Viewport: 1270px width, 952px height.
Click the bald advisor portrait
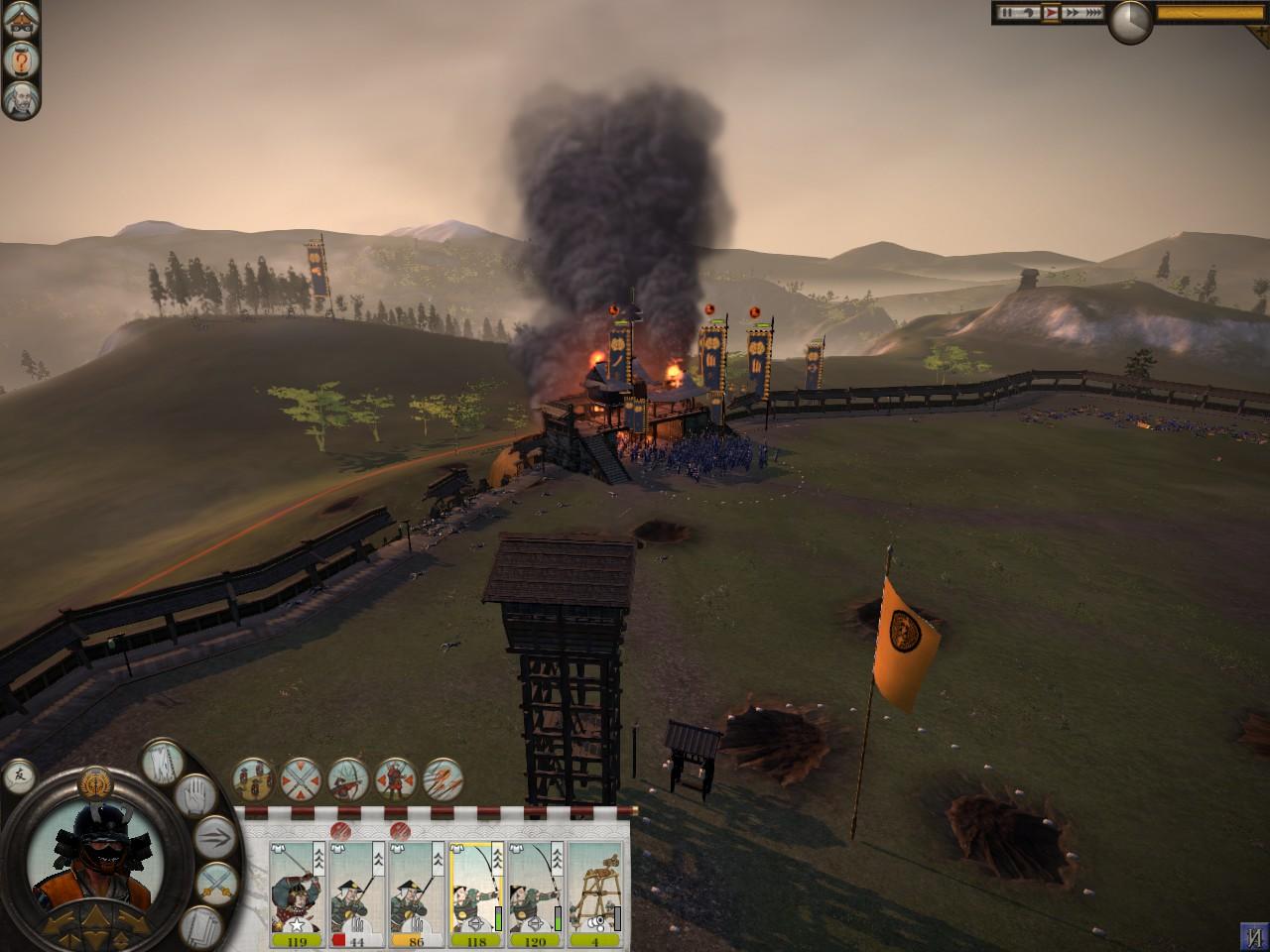coord(19,98)
